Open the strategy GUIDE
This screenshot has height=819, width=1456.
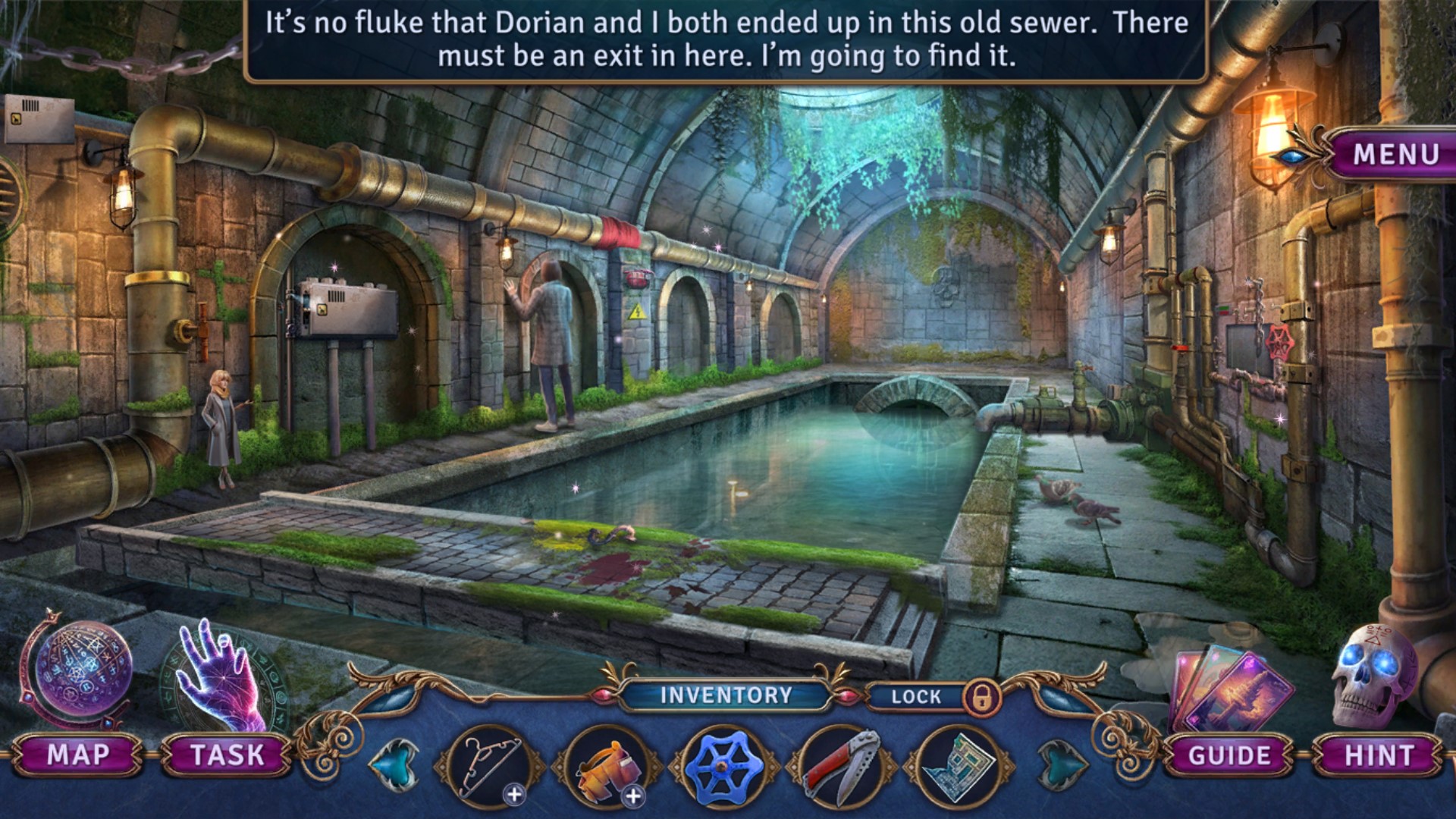(x=1228, y=755)
